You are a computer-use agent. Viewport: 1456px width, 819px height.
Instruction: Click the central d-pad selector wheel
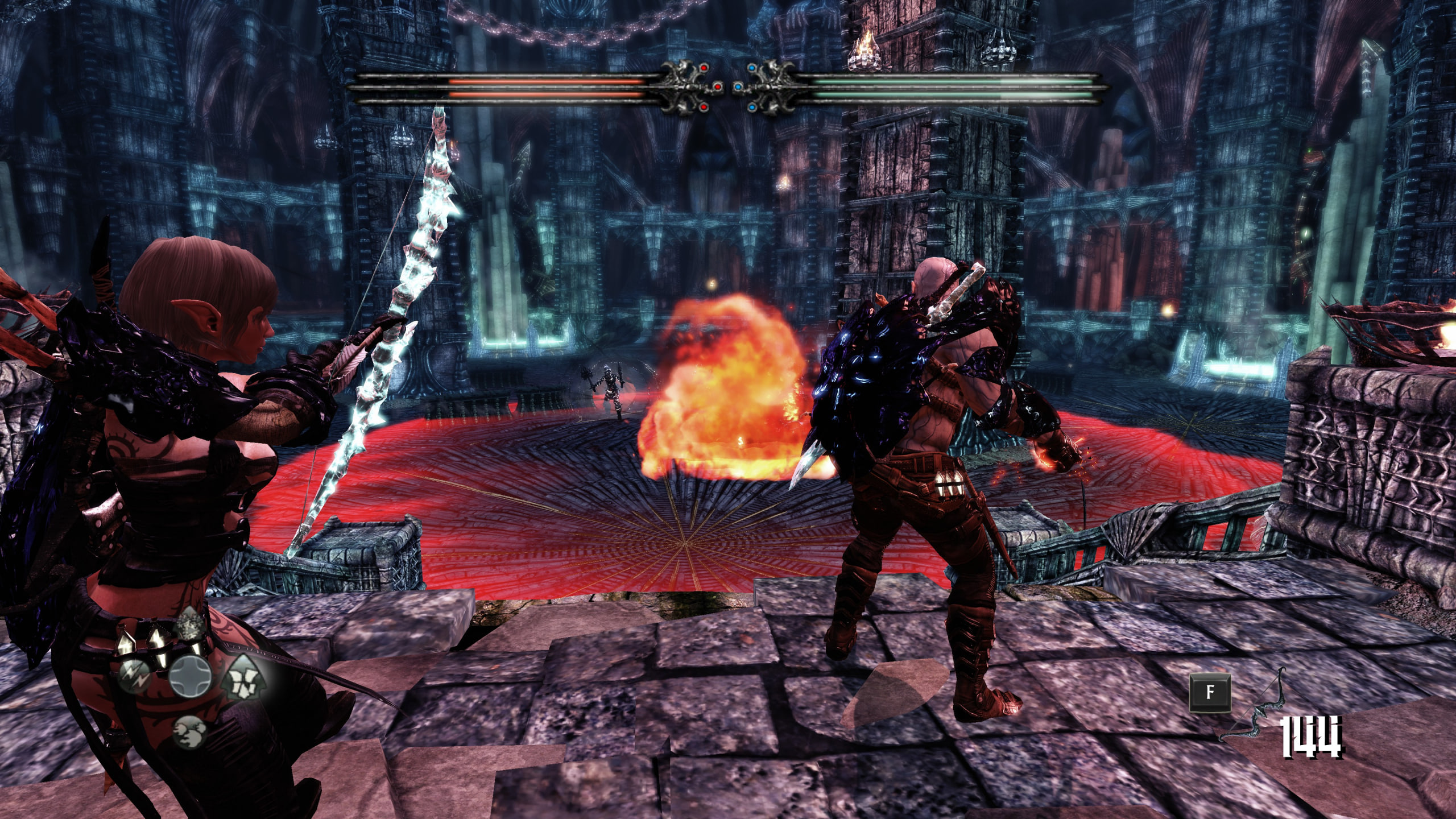(x=190, y=677)
